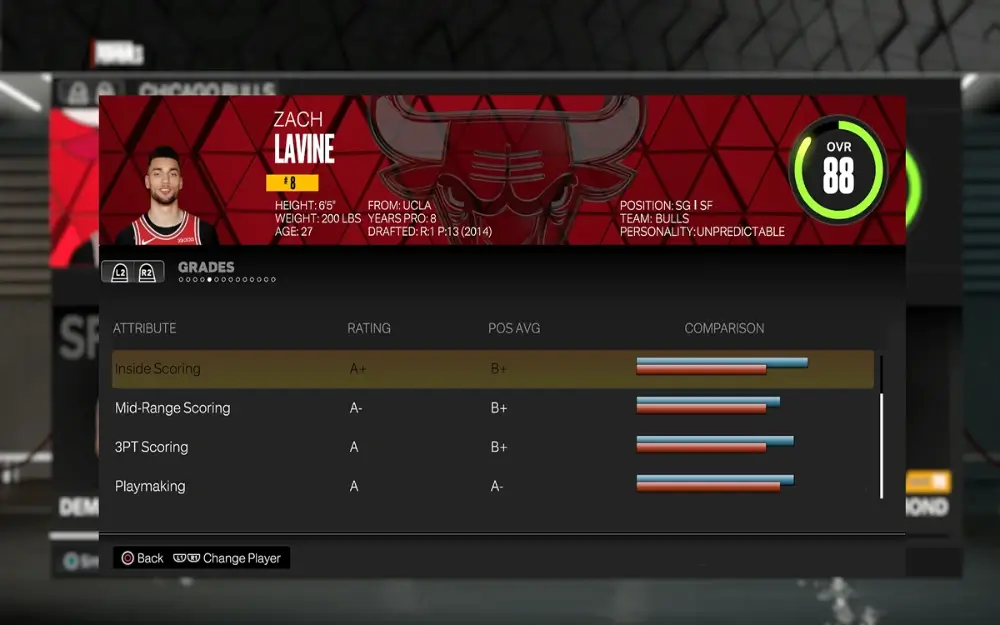The width and height of the screenshot is (1000, 625).
Task: Highlight the 3PT Scoring attribute row
Action: (492, 447)
